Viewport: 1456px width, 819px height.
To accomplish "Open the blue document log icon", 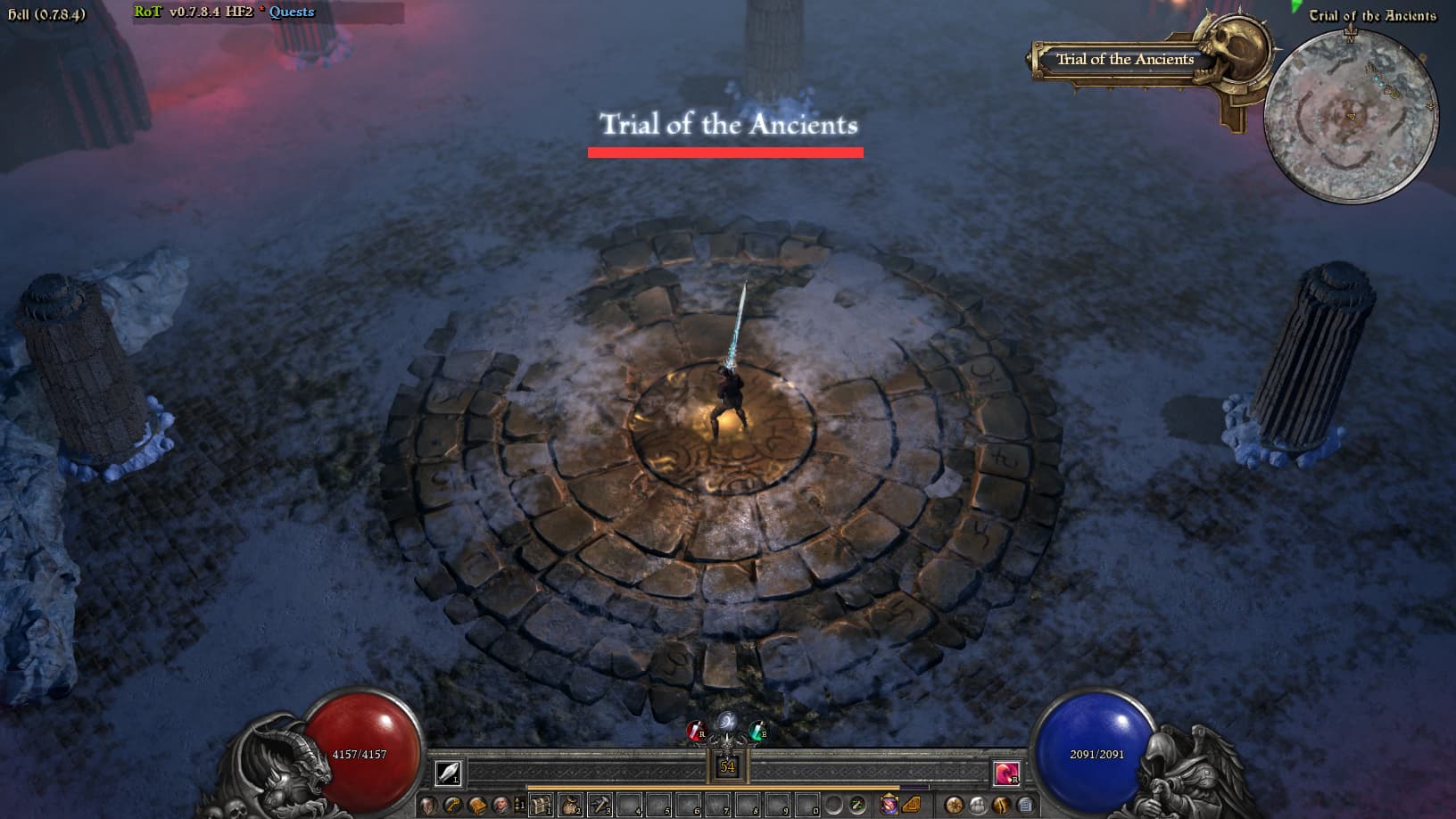I will click(1025, 806).
